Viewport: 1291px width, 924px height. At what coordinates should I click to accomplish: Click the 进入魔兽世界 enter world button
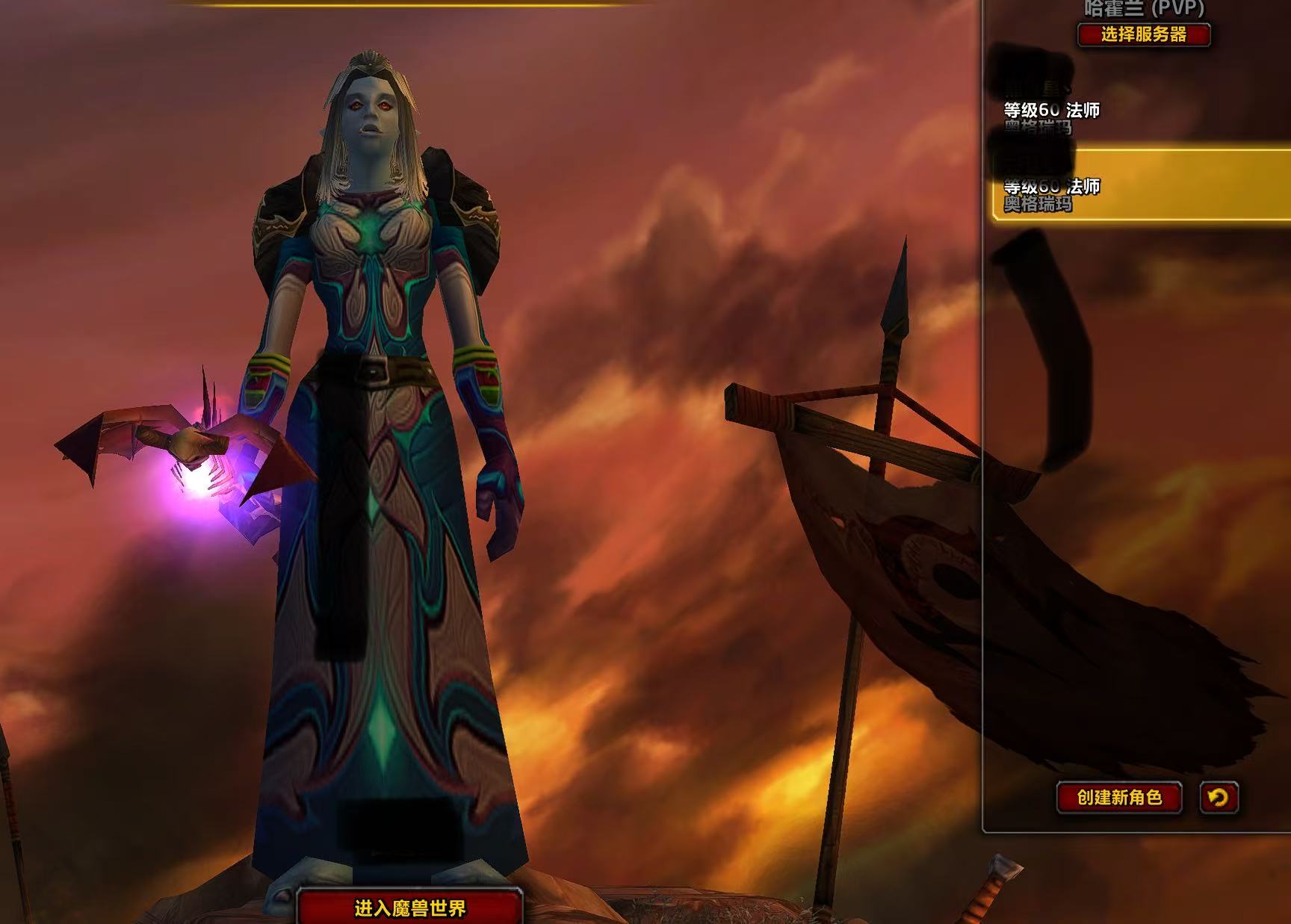[409, 908]
